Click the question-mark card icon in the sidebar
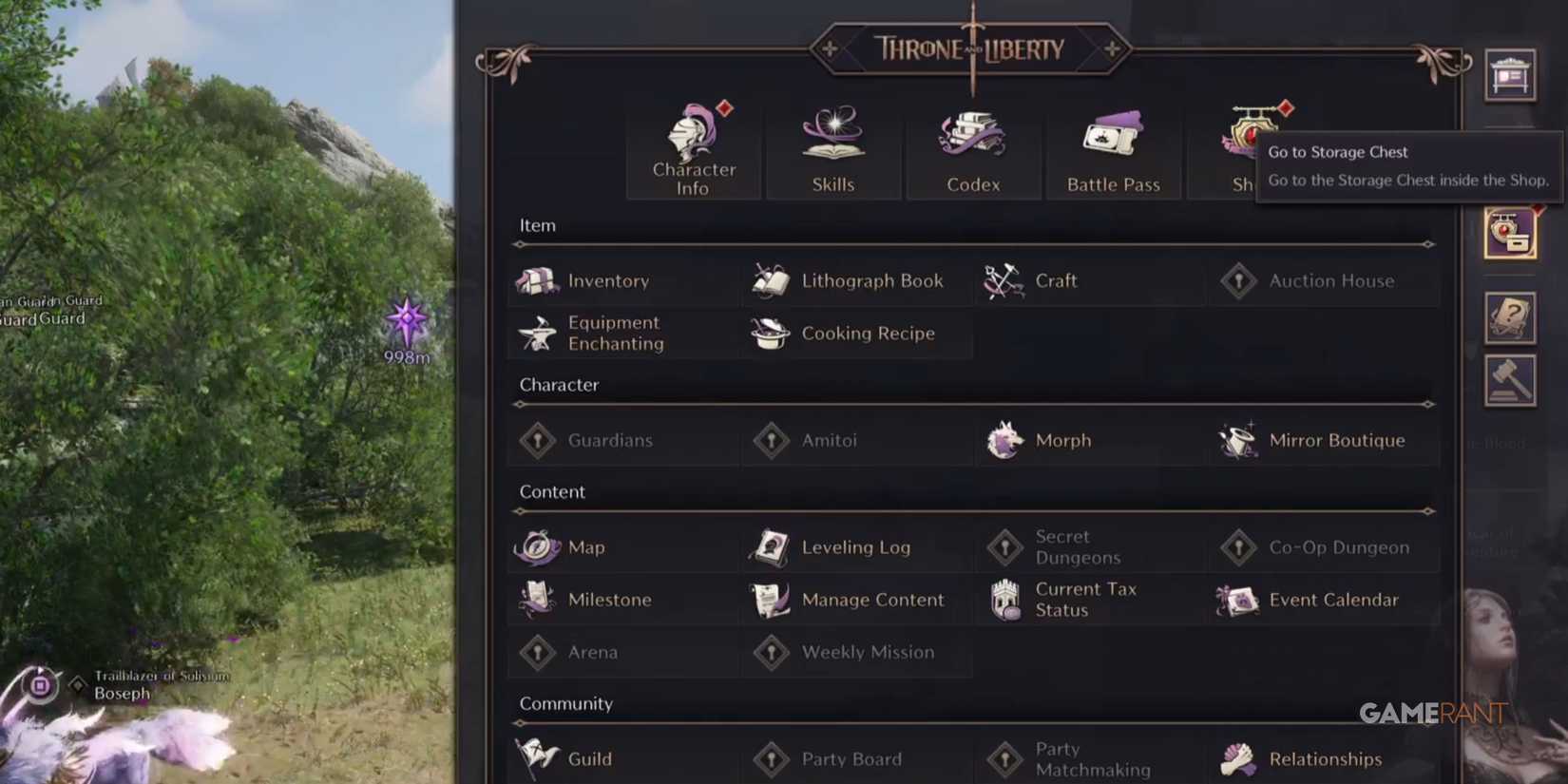 pyautogui.click(x=1509, y=318)
